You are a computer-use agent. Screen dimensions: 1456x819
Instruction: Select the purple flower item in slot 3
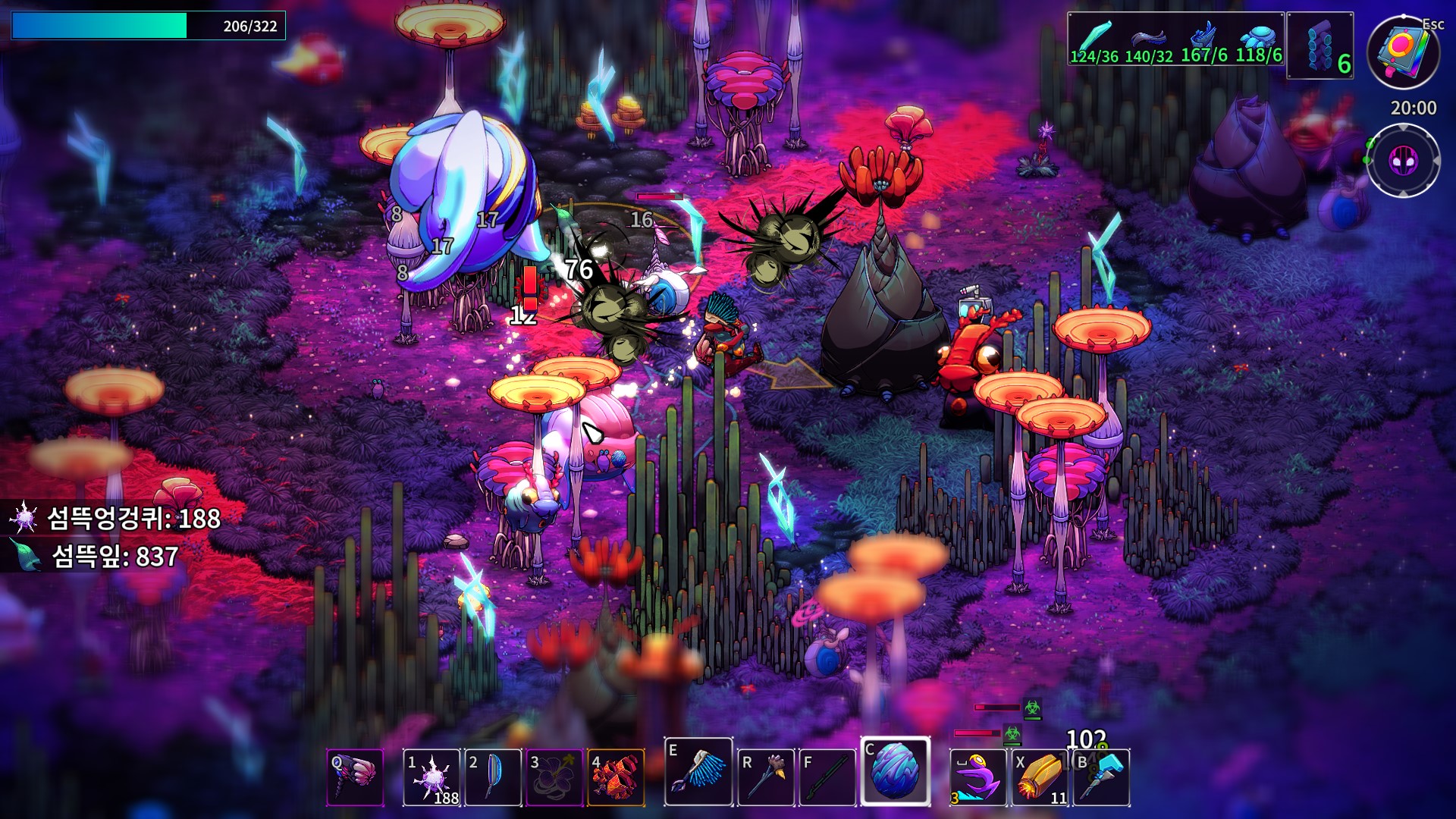pos(554,777)
